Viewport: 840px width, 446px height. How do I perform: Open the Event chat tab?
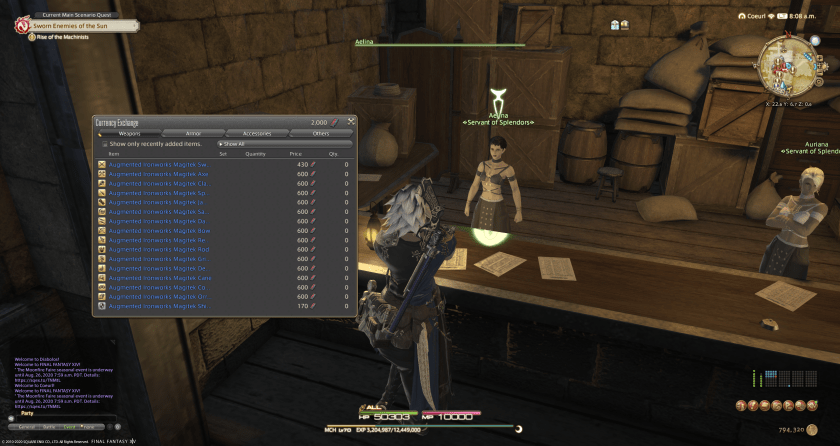click(x=70, y=427)
